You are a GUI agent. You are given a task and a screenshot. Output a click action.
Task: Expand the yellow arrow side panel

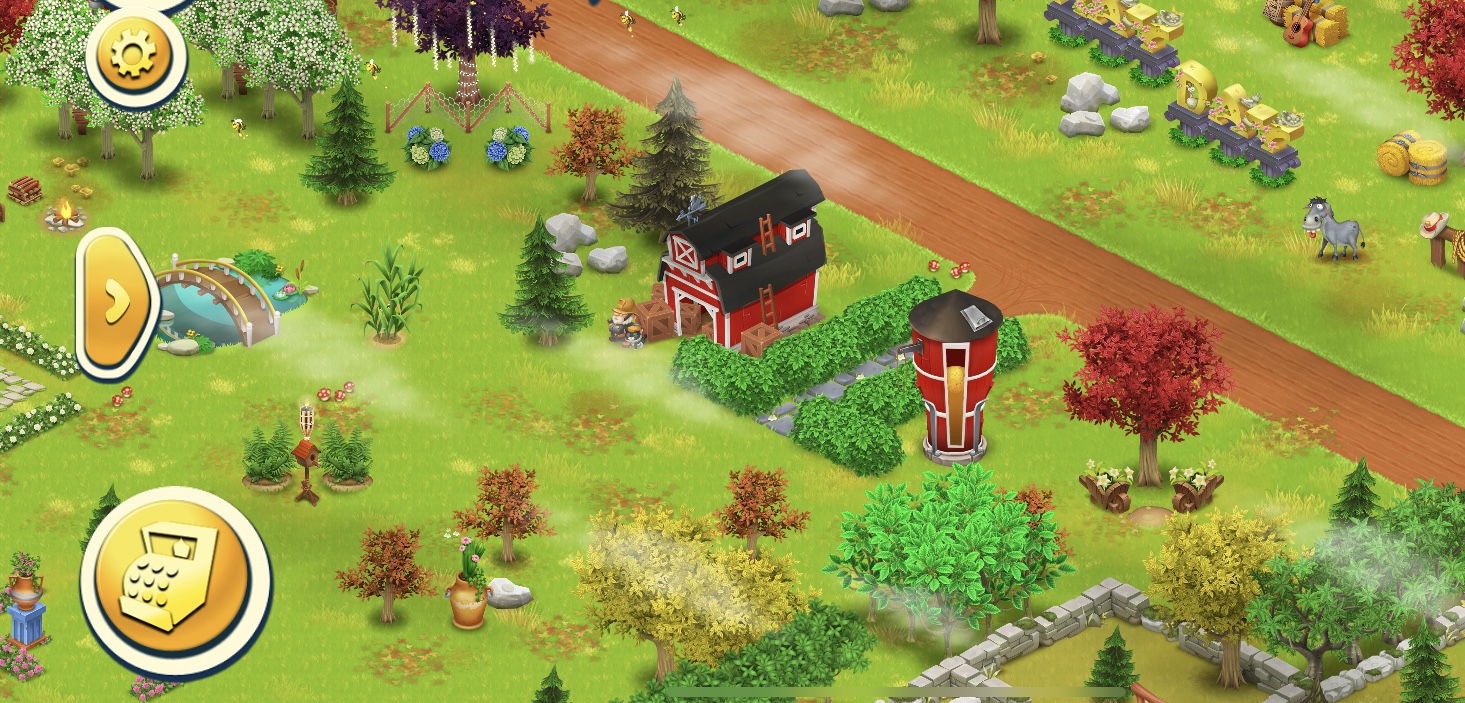click(115, 302)
